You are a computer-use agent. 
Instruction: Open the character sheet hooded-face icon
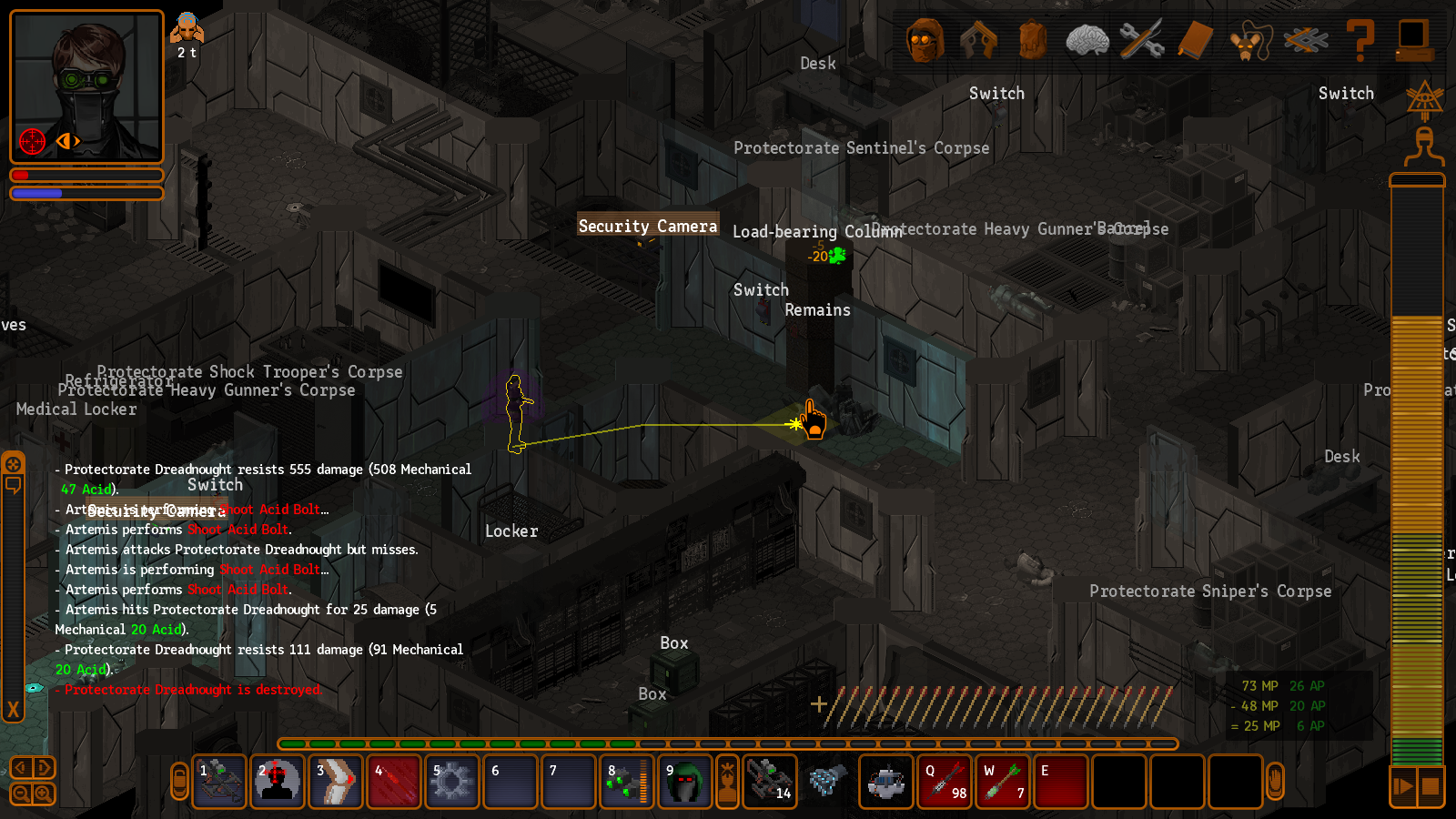925,40
